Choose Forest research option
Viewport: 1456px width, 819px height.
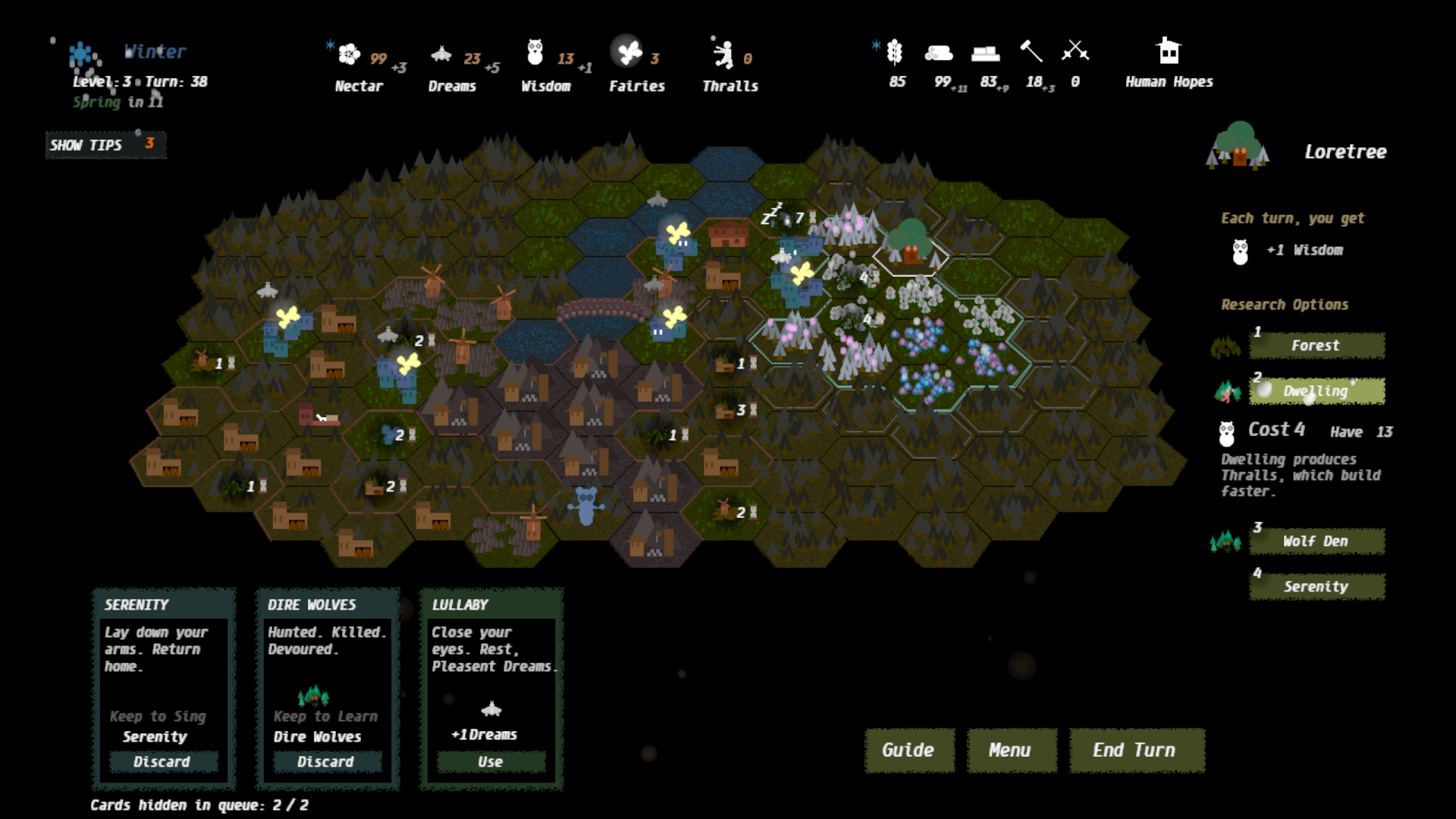[x=1316, y=346]
